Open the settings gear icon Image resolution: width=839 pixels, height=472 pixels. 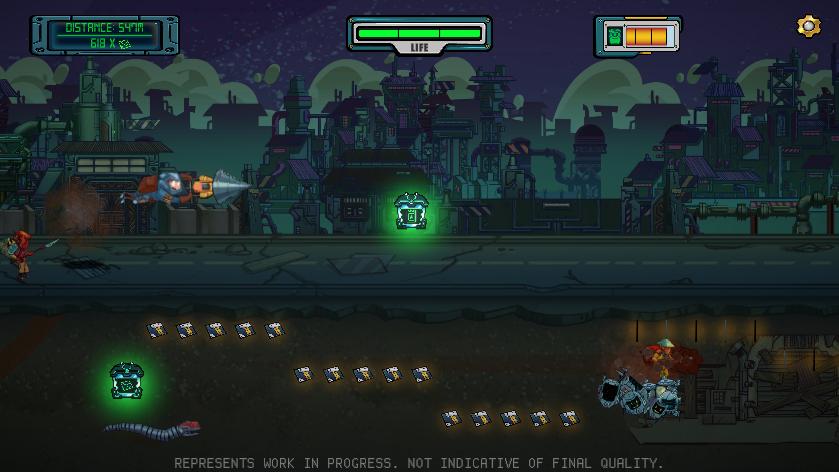(808, 27)
